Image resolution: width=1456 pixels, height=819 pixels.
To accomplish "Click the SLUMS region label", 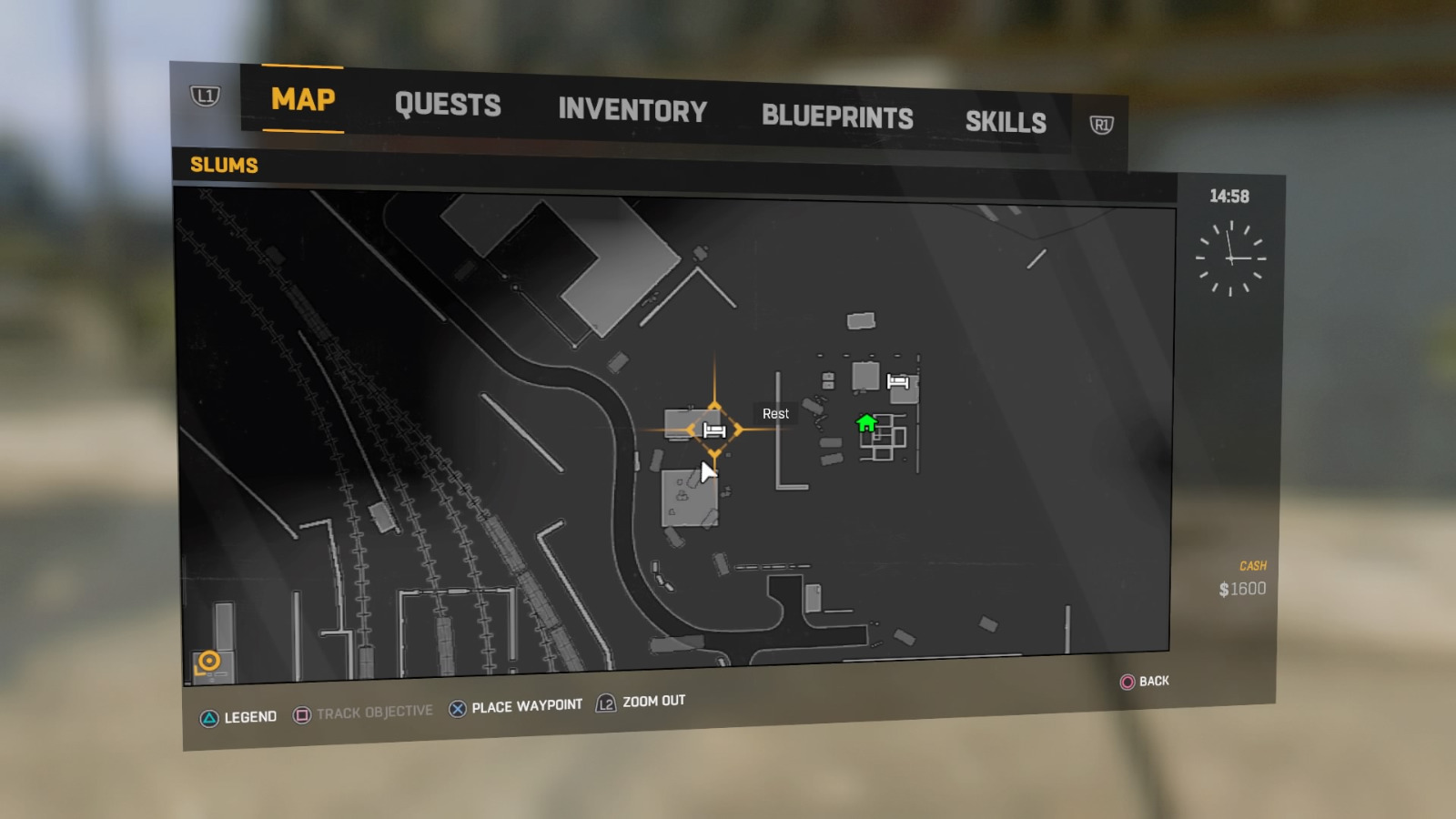I will pyautogui.click(x=223, y=166).
